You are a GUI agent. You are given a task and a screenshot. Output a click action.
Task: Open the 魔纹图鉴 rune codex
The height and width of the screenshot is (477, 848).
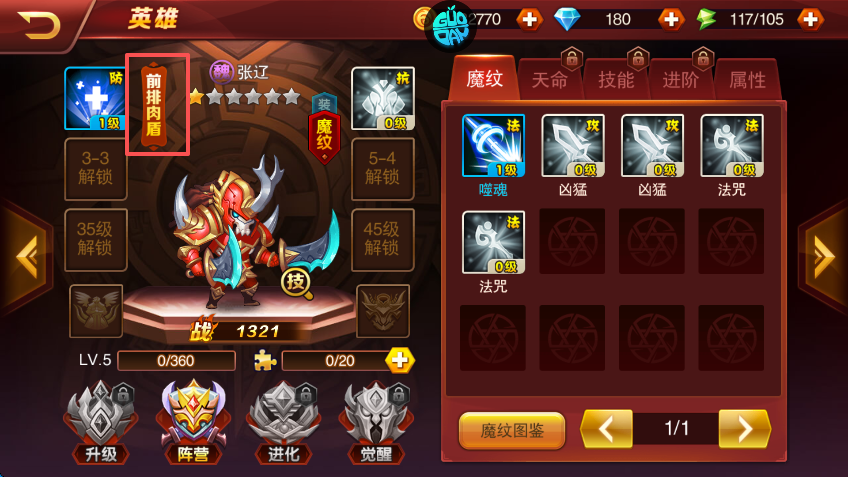point(512,430)
